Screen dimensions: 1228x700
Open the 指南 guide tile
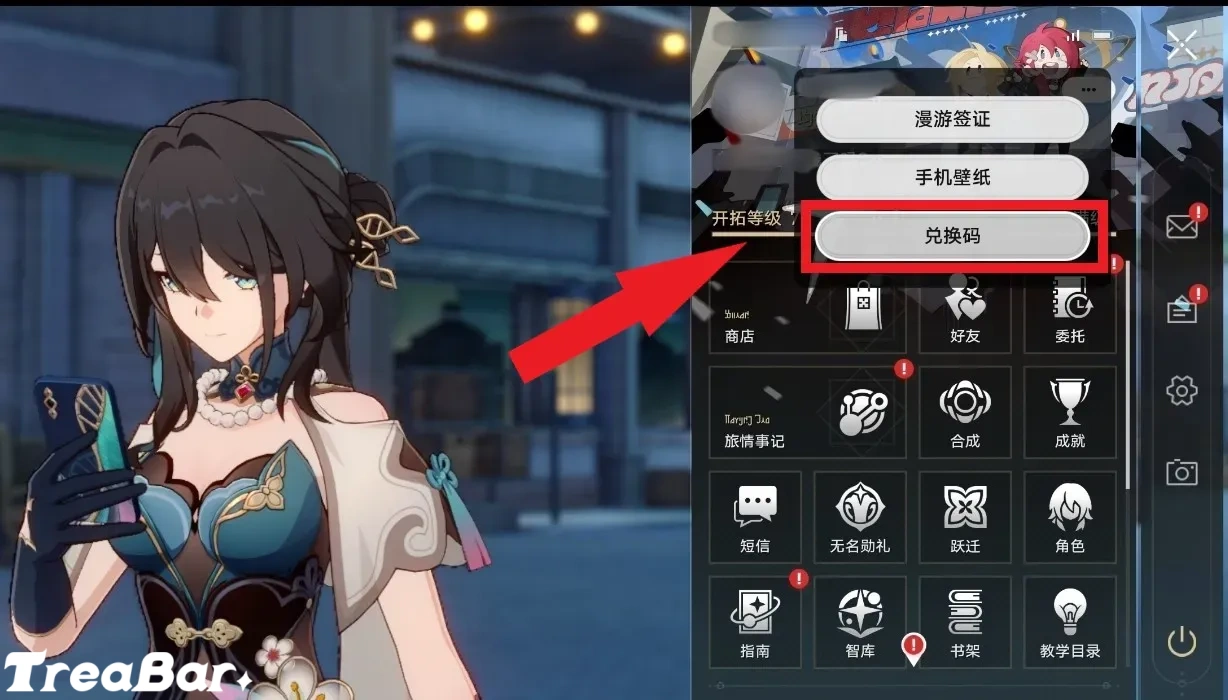pyautogui.click(x=755, y=622)
